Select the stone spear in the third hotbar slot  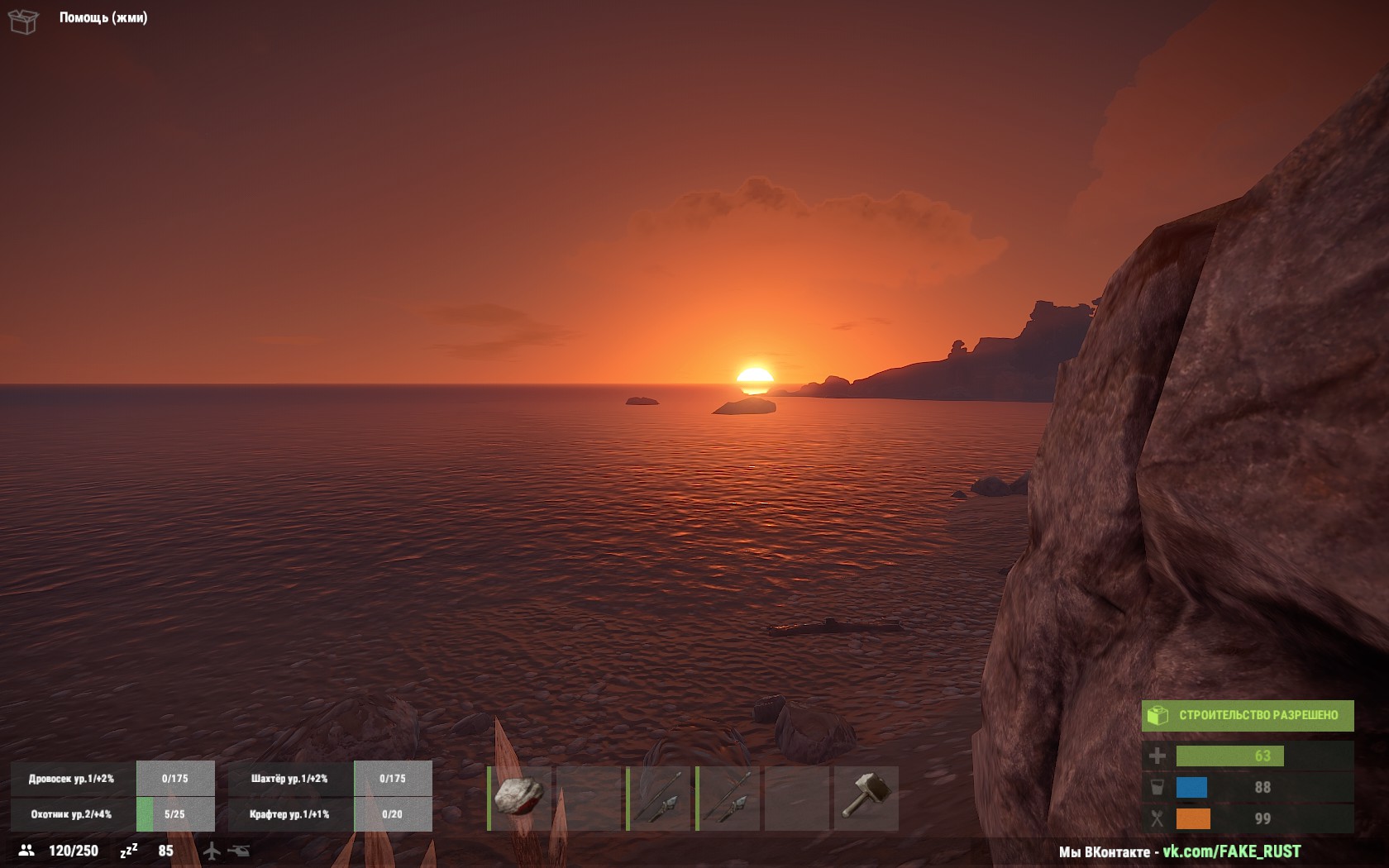[x=661, y=798]
